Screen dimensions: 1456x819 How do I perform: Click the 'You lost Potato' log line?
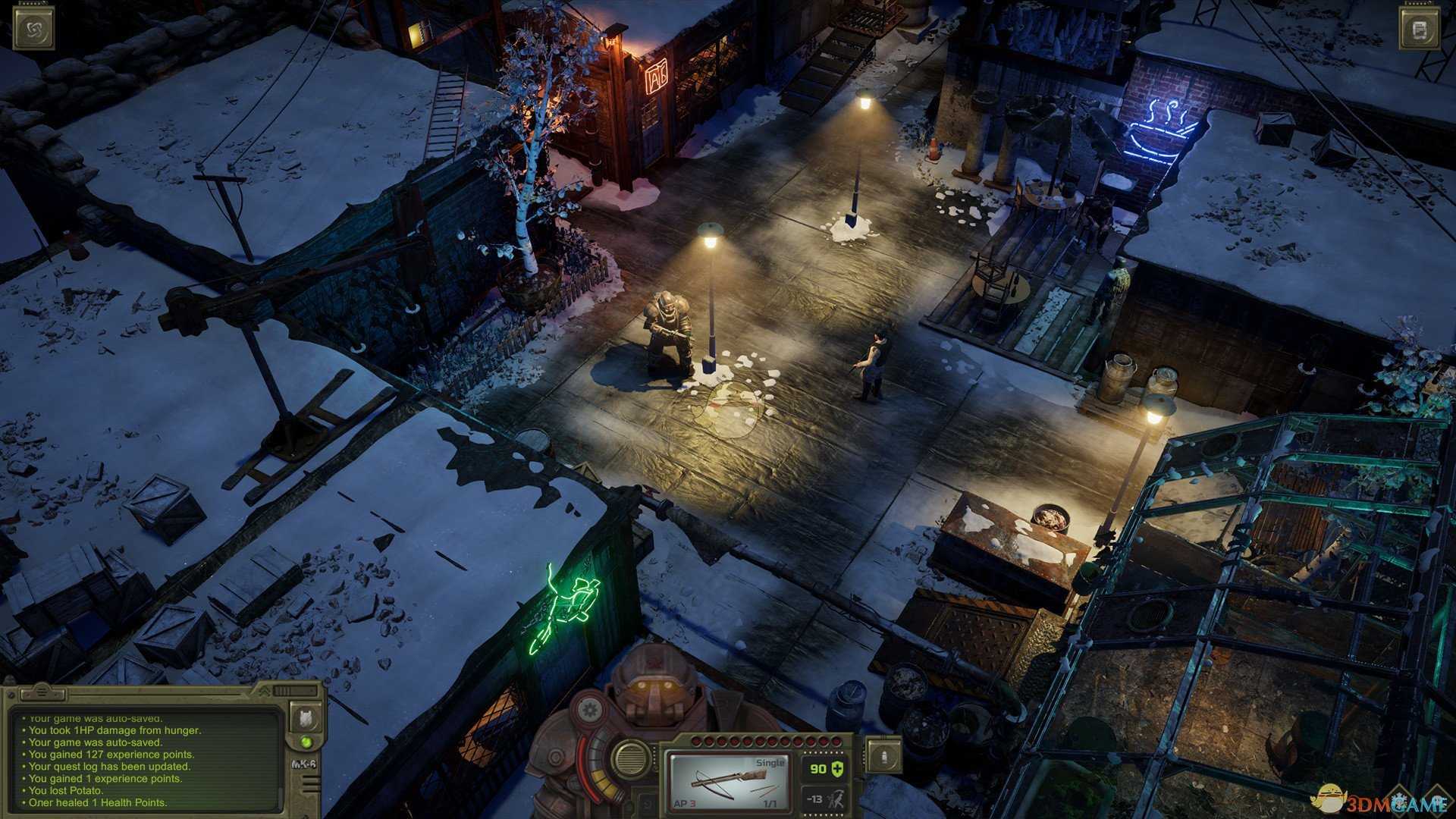pyautogui.click(x=65, y=790)
